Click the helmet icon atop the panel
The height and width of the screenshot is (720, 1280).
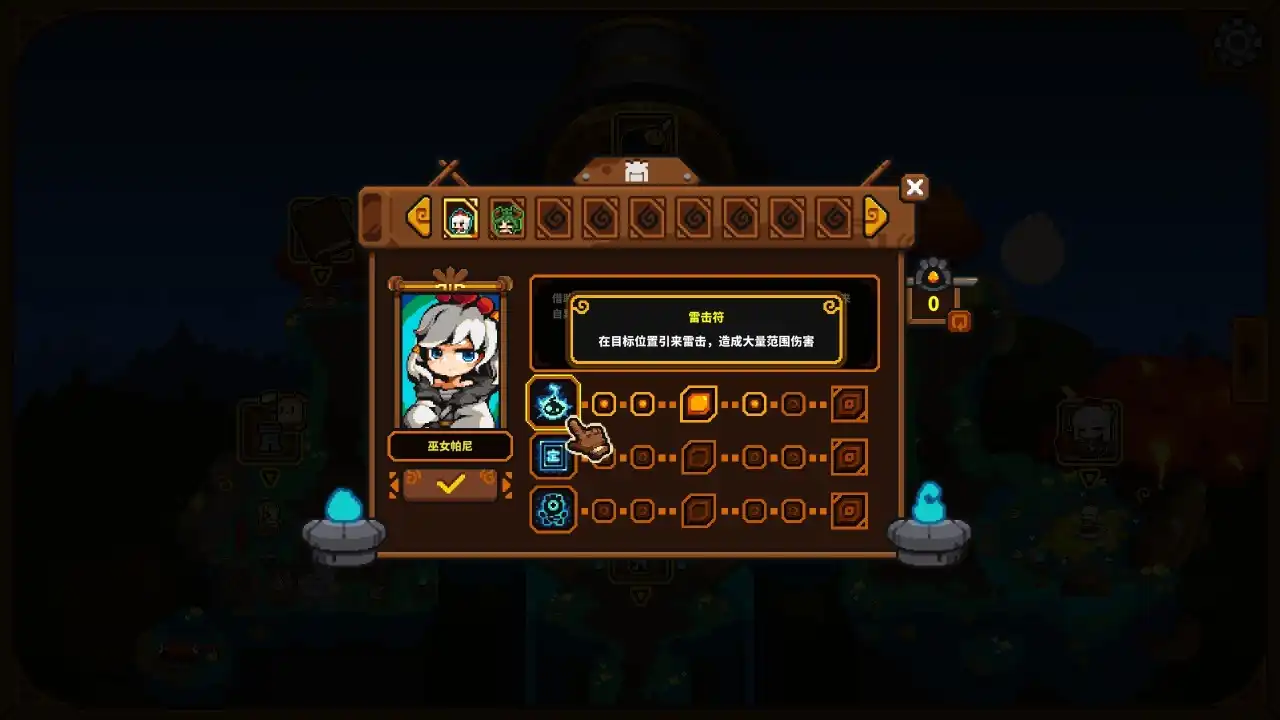coord(637,173)
